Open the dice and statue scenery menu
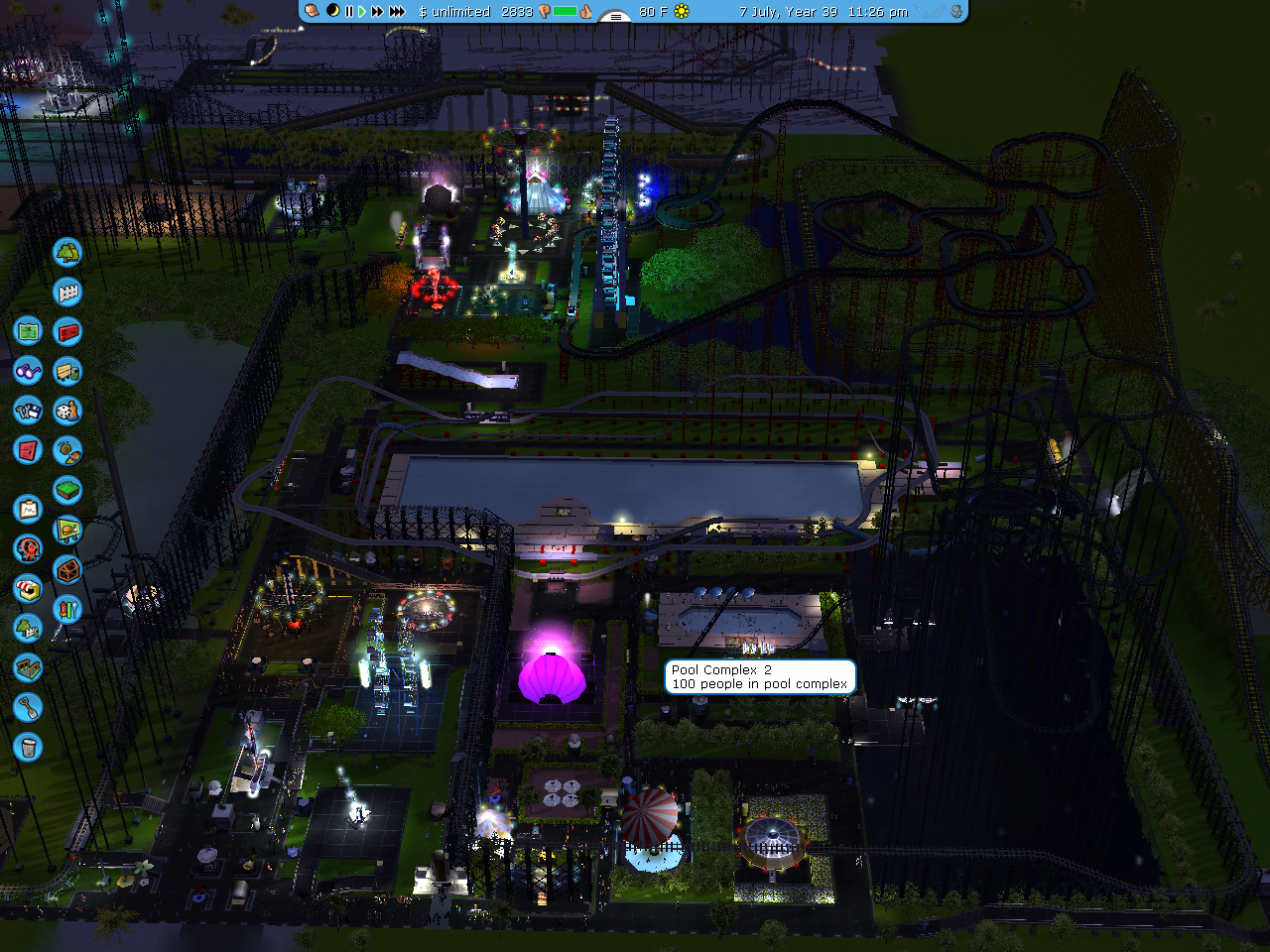This screenshot has width=1270, height=952. pyautogui.click(x=66, y=411)
